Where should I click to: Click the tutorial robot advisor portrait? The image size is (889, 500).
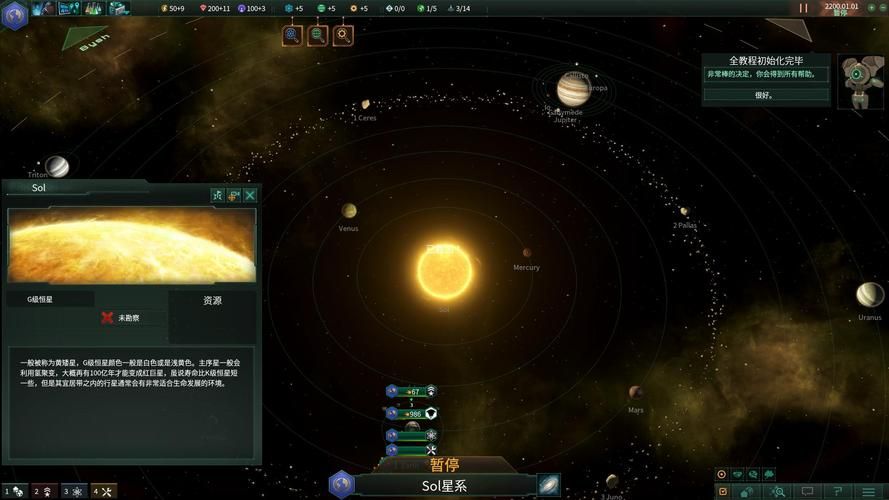(861, 80)
